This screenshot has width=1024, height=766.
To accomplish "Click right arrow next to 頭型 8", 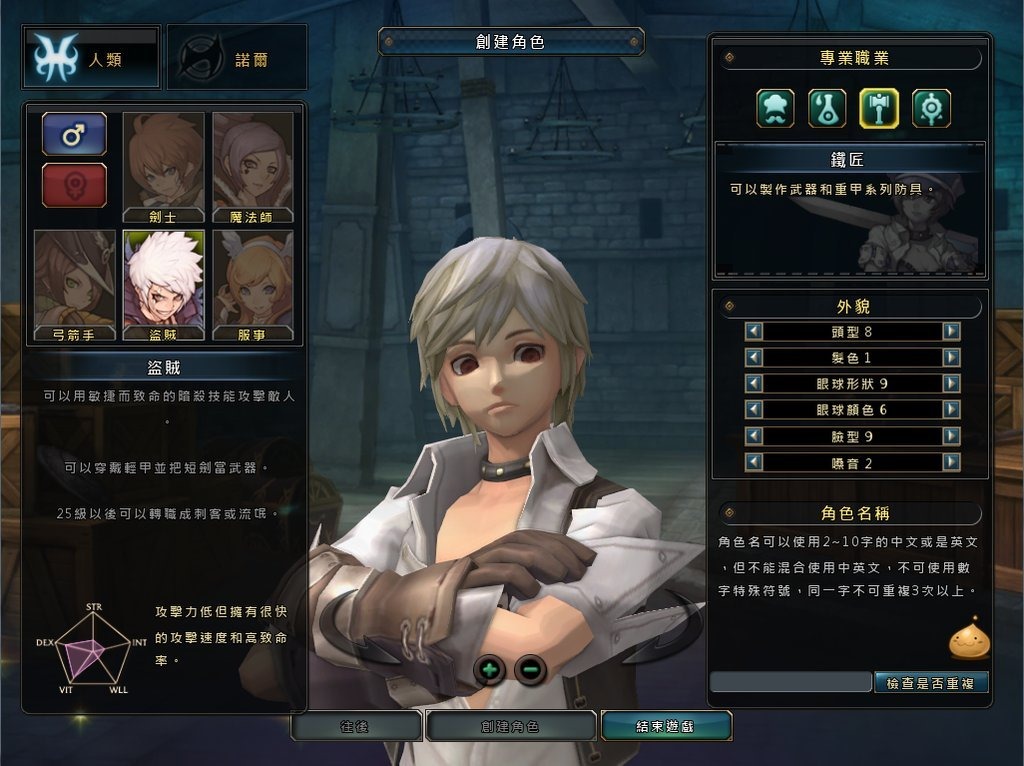I will [951, 331].
